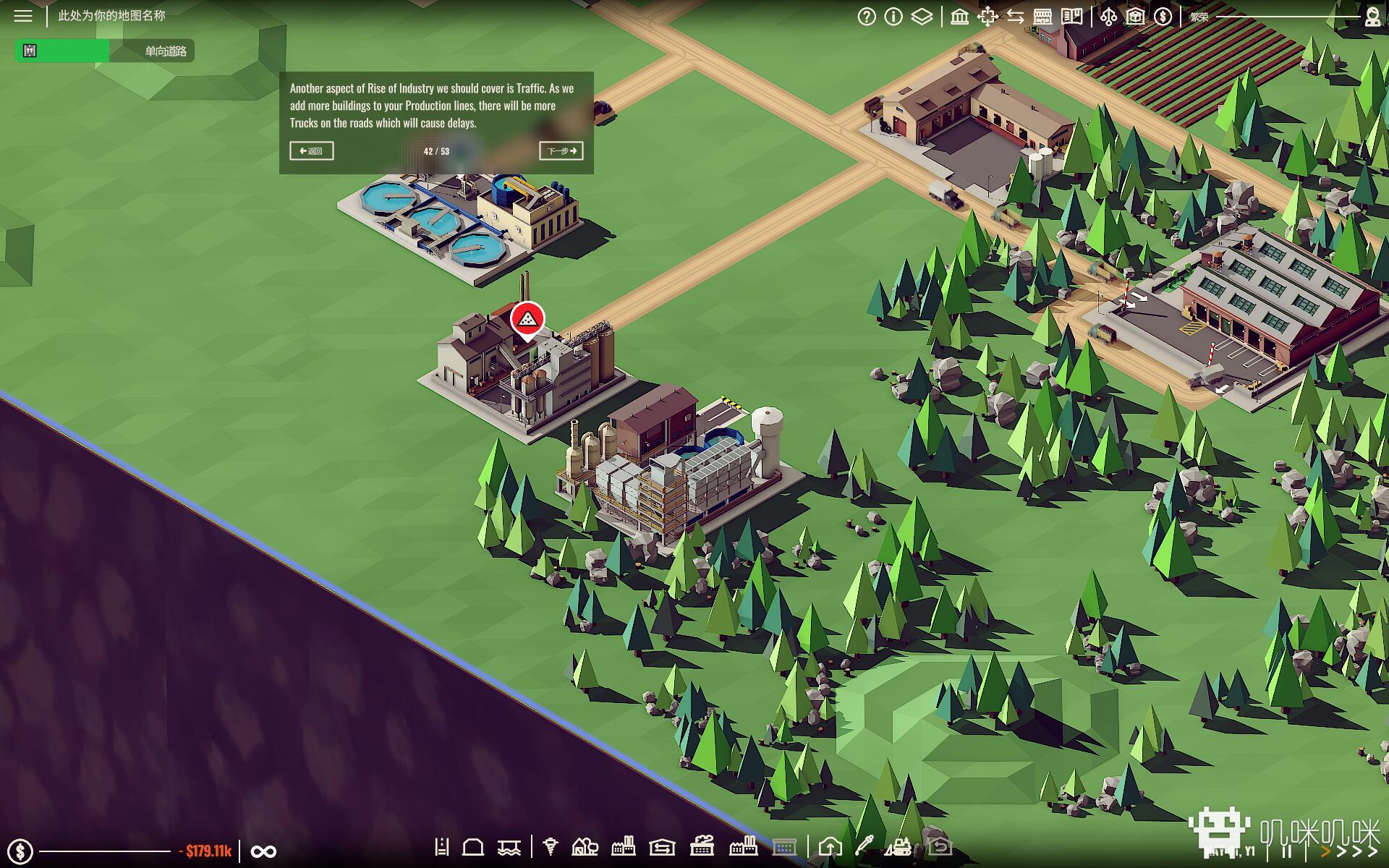This screenshot has width=1389, height=868.
Task: Select the farm build category
Action: [x=585, y=847]
